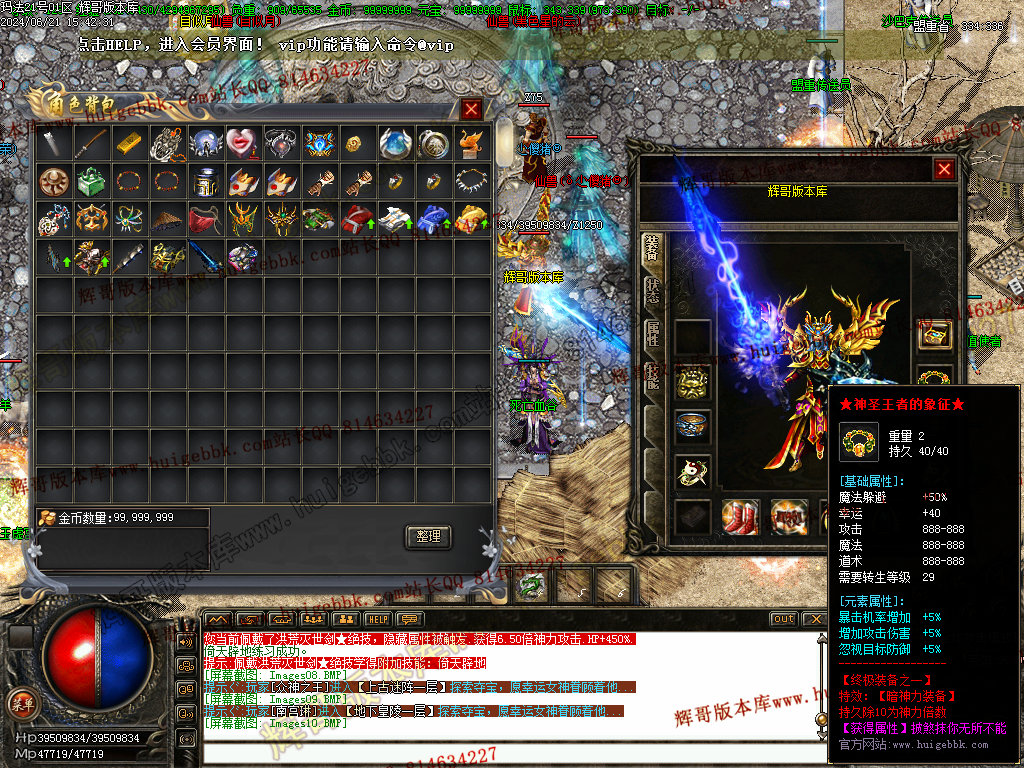
Task: Click the 整理 sort button in bag
Action: click(428, 536)
